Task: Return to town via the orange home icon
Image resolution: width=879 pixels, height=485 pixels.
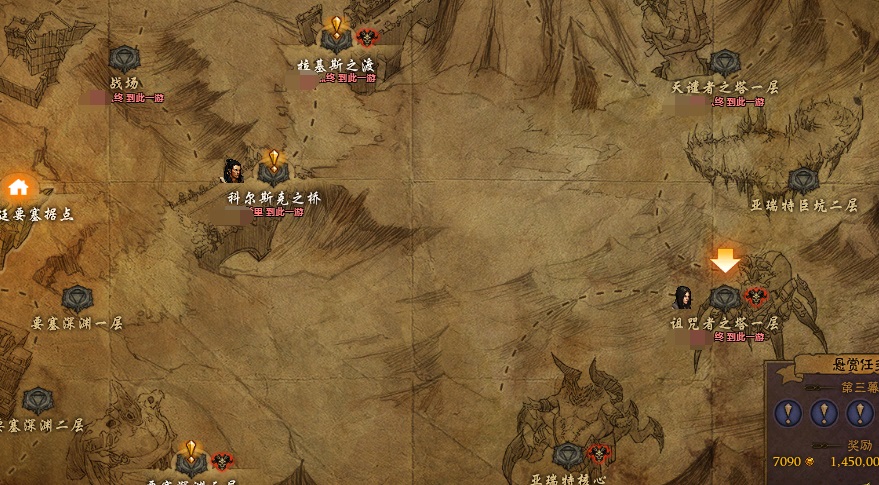Action: click(18, 187)
